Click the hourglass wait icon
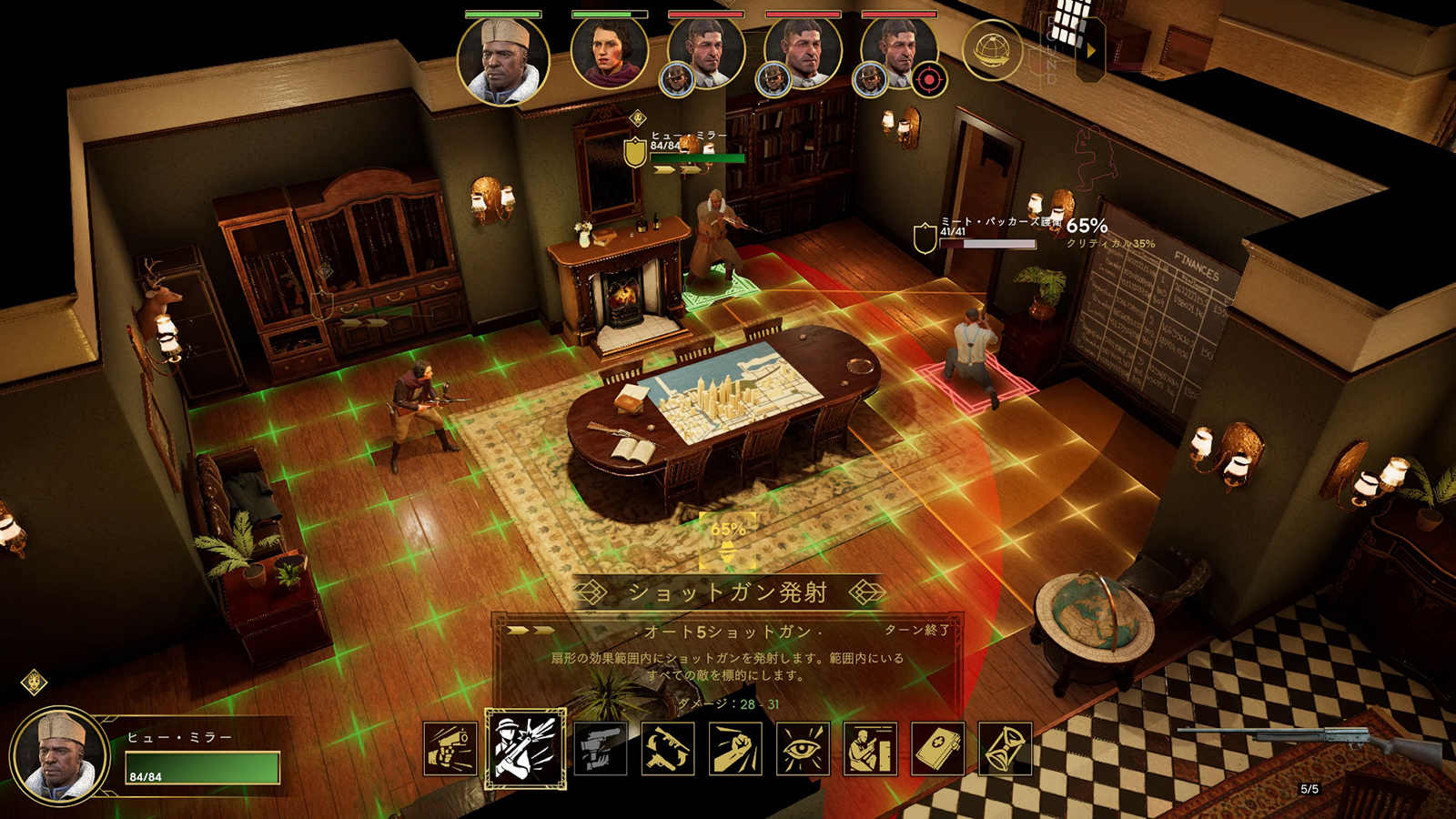Screen dimensions: 1456x819 pos(1006,749)
